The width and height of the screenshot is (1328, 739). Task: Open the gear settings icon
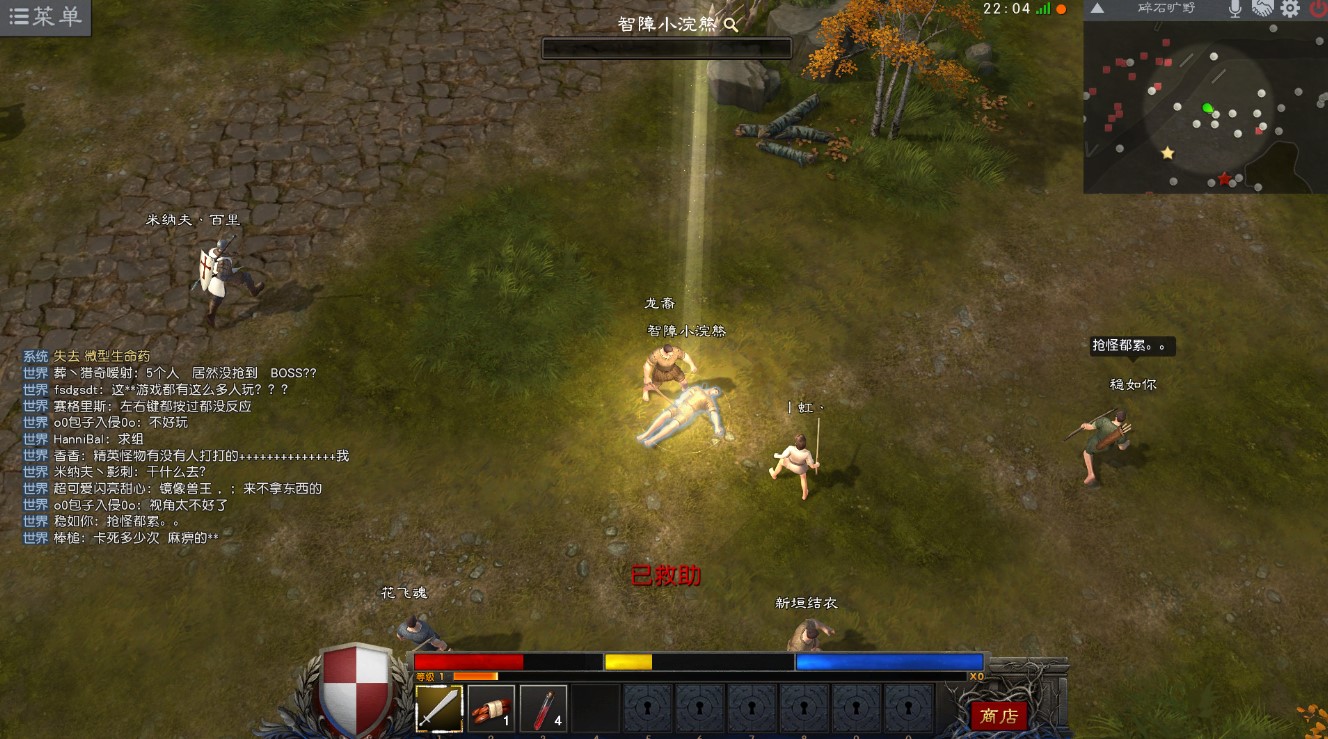(1290, 9)
